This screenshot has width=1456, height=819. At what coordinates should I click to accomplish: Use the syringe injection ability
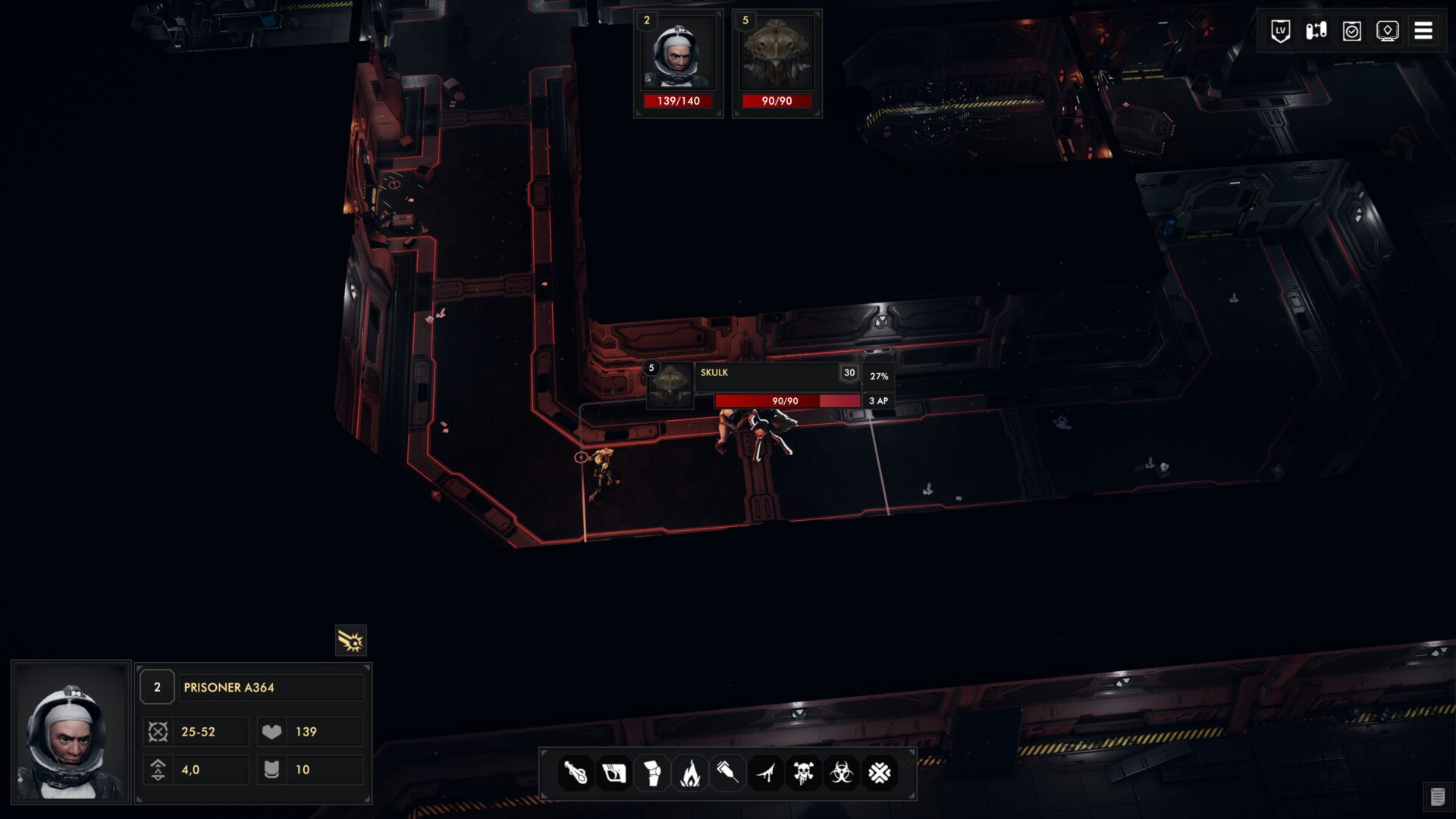[x=727, y=773]
